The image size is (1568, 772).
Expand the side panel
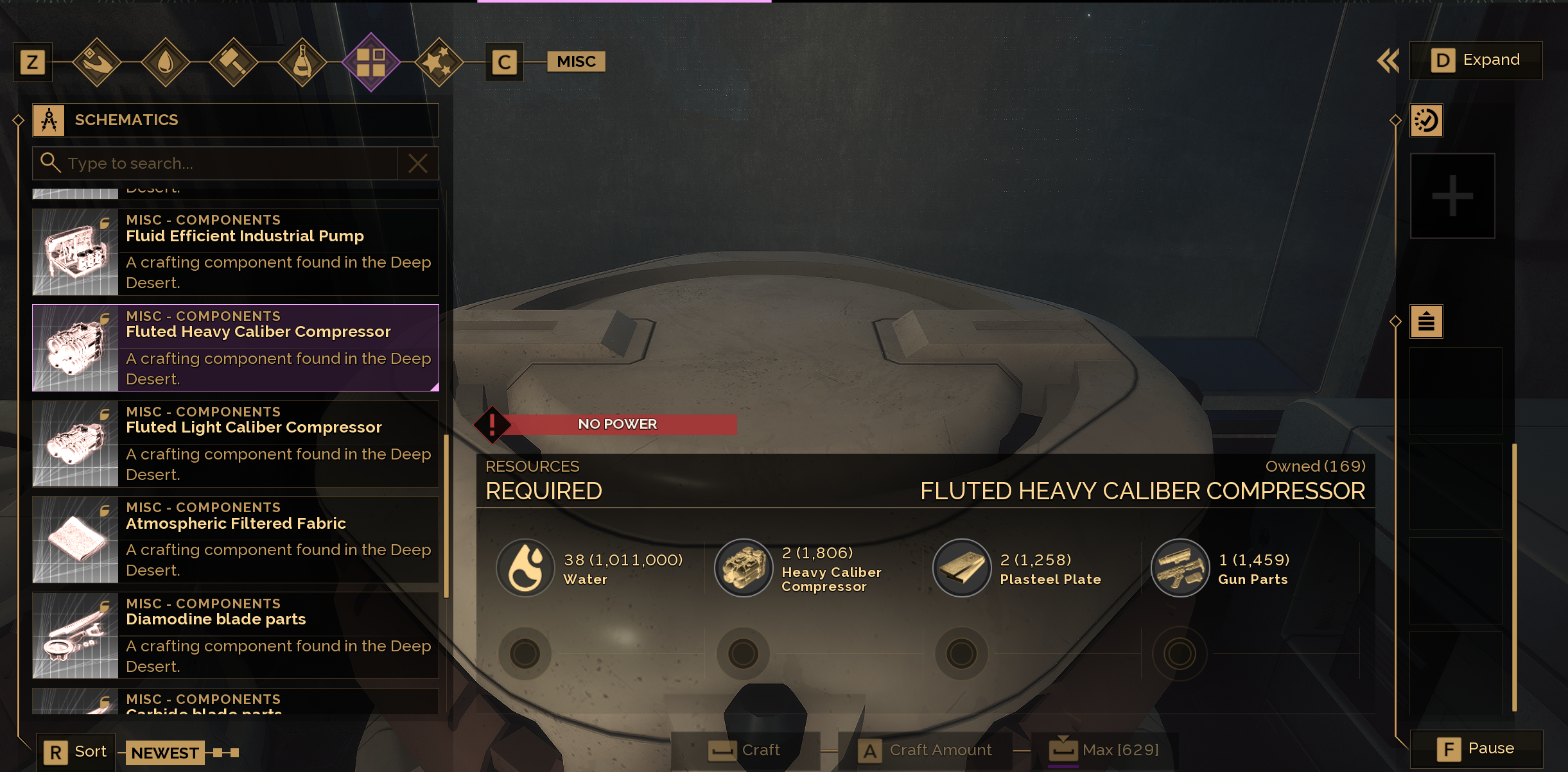coord(1476,60)
